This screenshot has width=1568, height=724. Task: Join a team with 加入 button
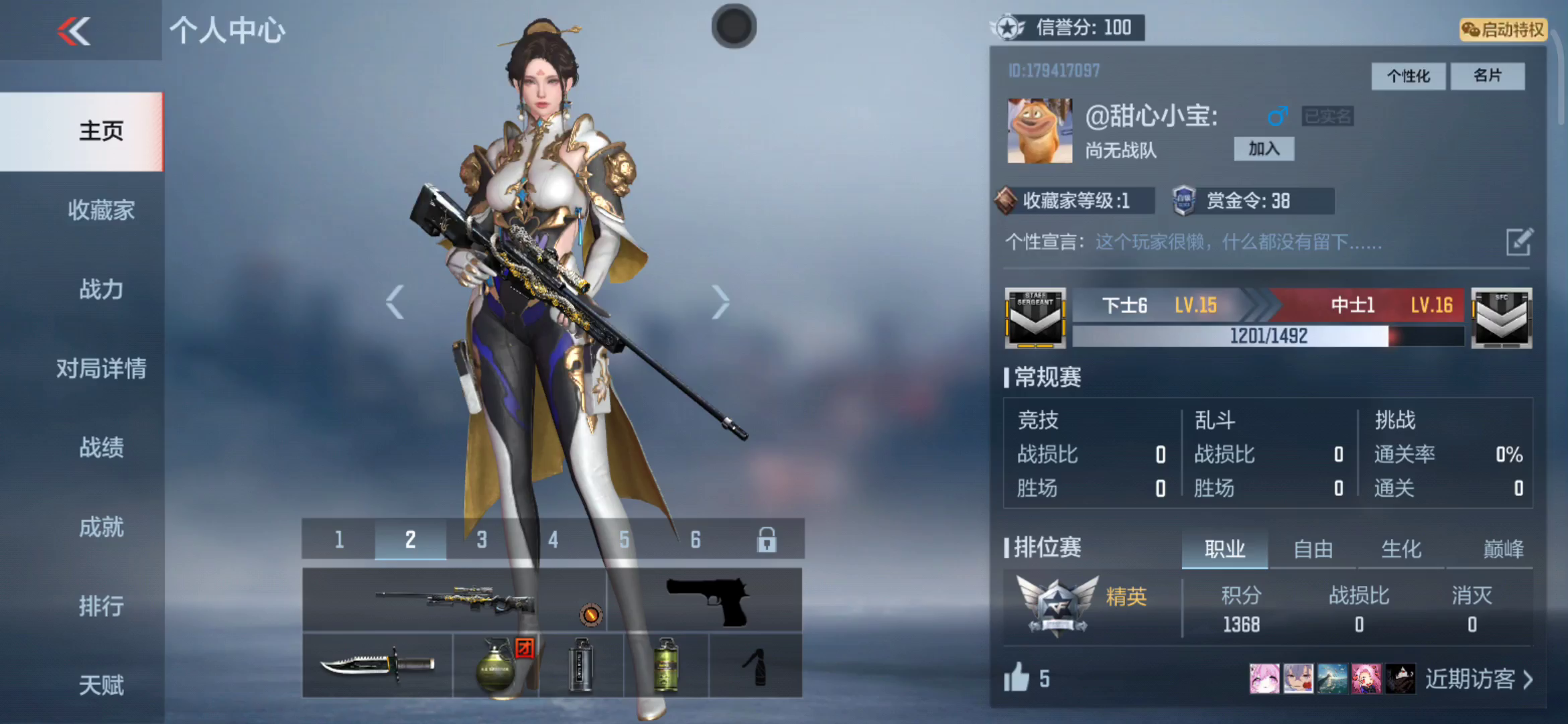click(x=1264, y=149)
